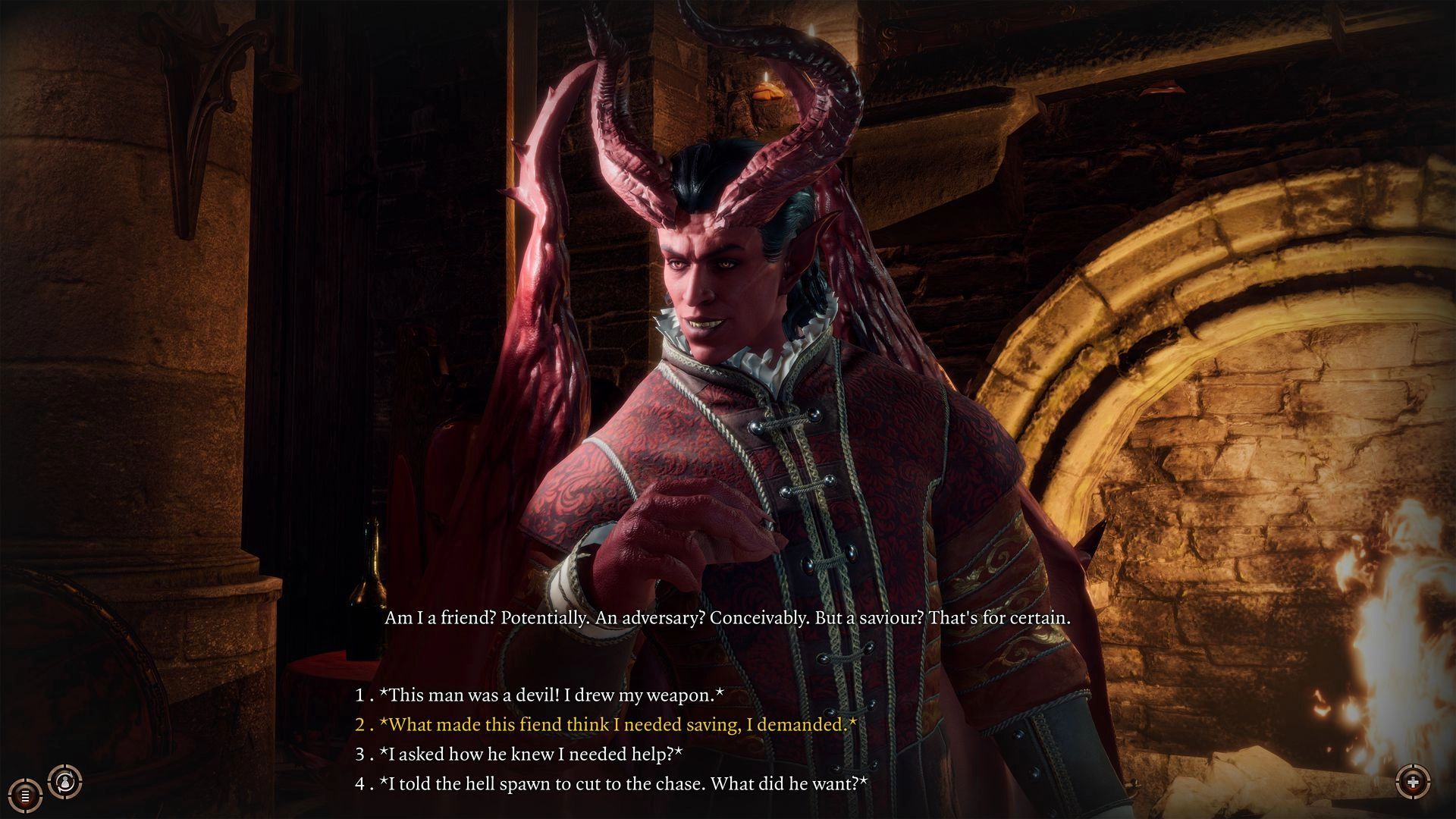Click the yellow number 2 beside the highlighted option
The image size is (1456, 819).
click(359, 724)
